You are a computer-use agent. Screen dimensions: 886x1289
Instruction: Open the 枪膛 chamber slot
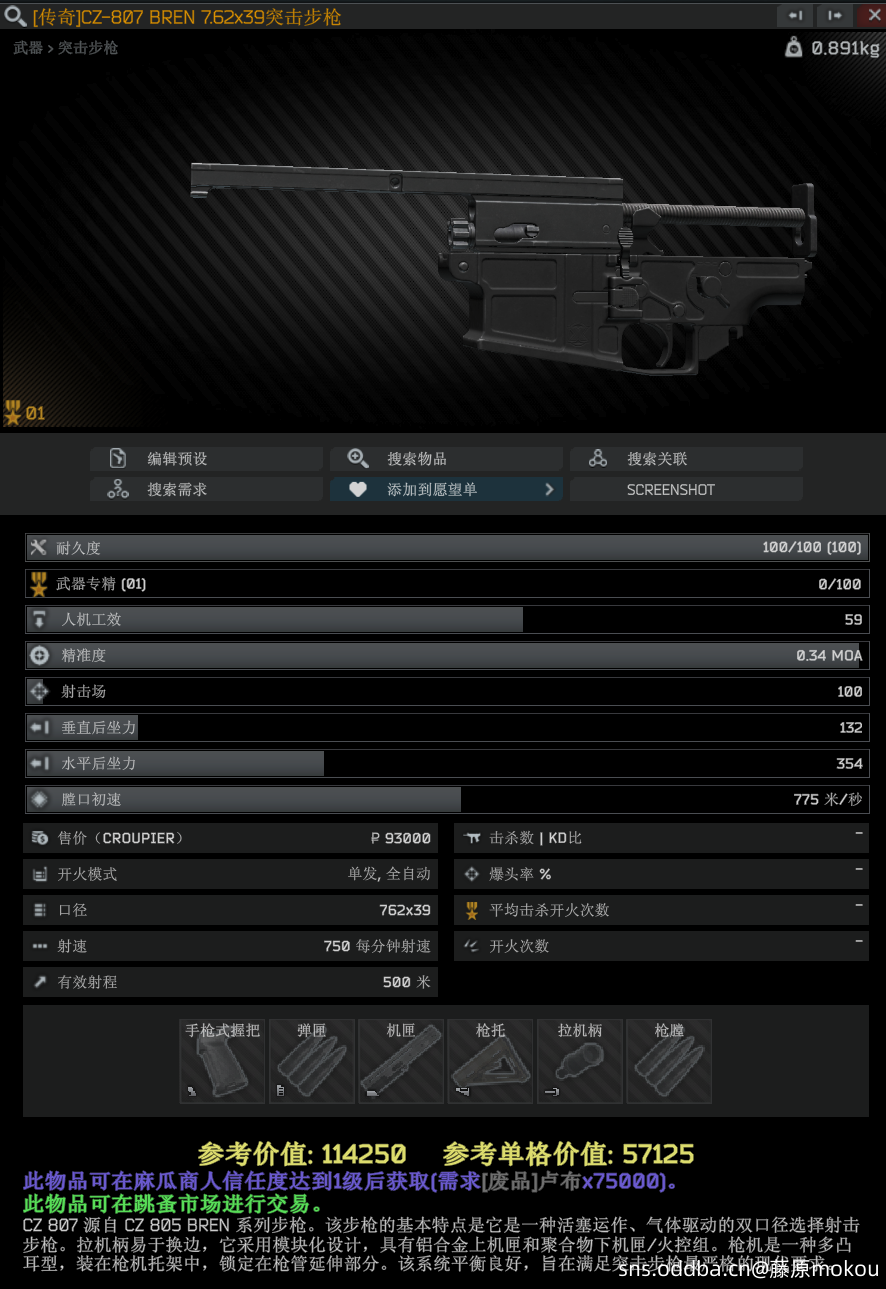[x=669, y=1061]
